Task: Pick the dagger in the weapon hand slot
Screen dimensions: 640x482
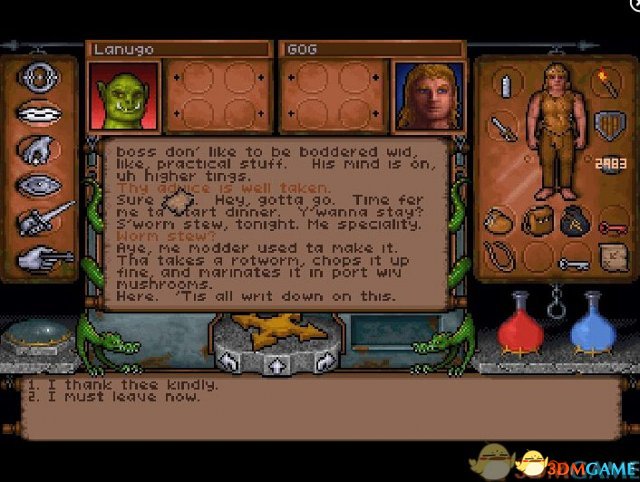Action: pyautogui.click(x=503, y=127)
